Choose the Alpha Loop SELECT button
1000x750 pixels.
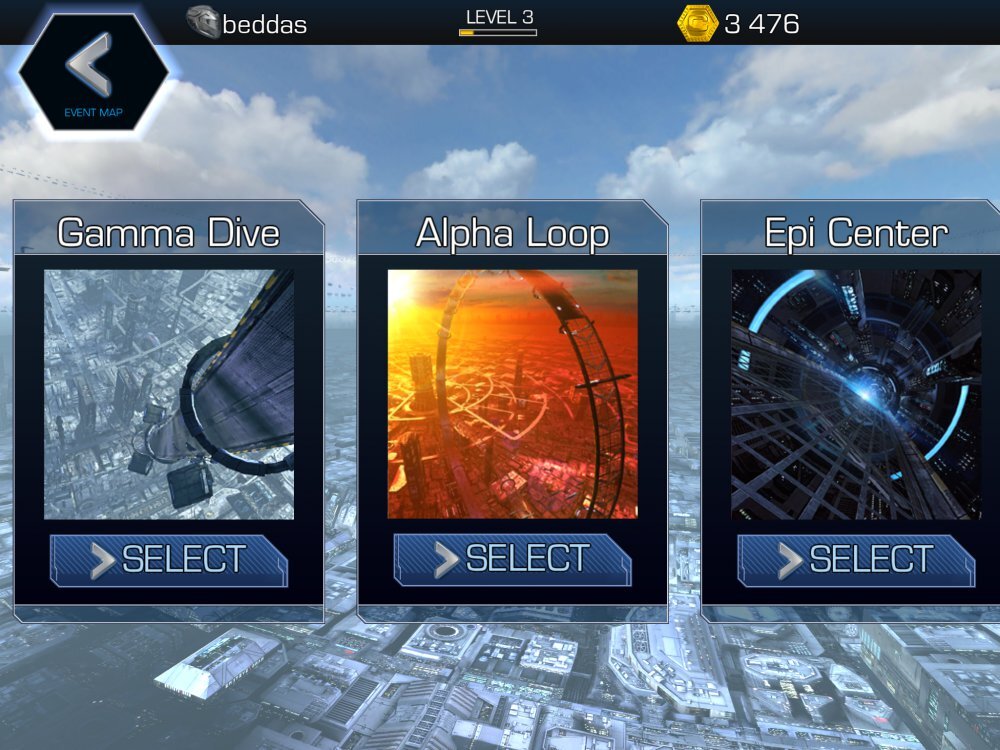coord(513,560)
